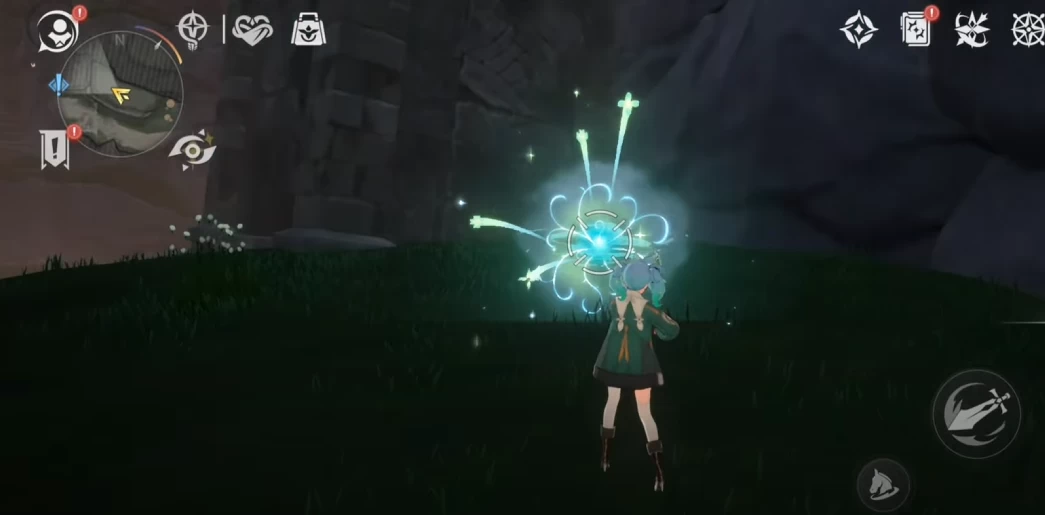The image size is (1045, 515).
Task: Tap the banner icon with exclamation mark
Action: (55, 148)
